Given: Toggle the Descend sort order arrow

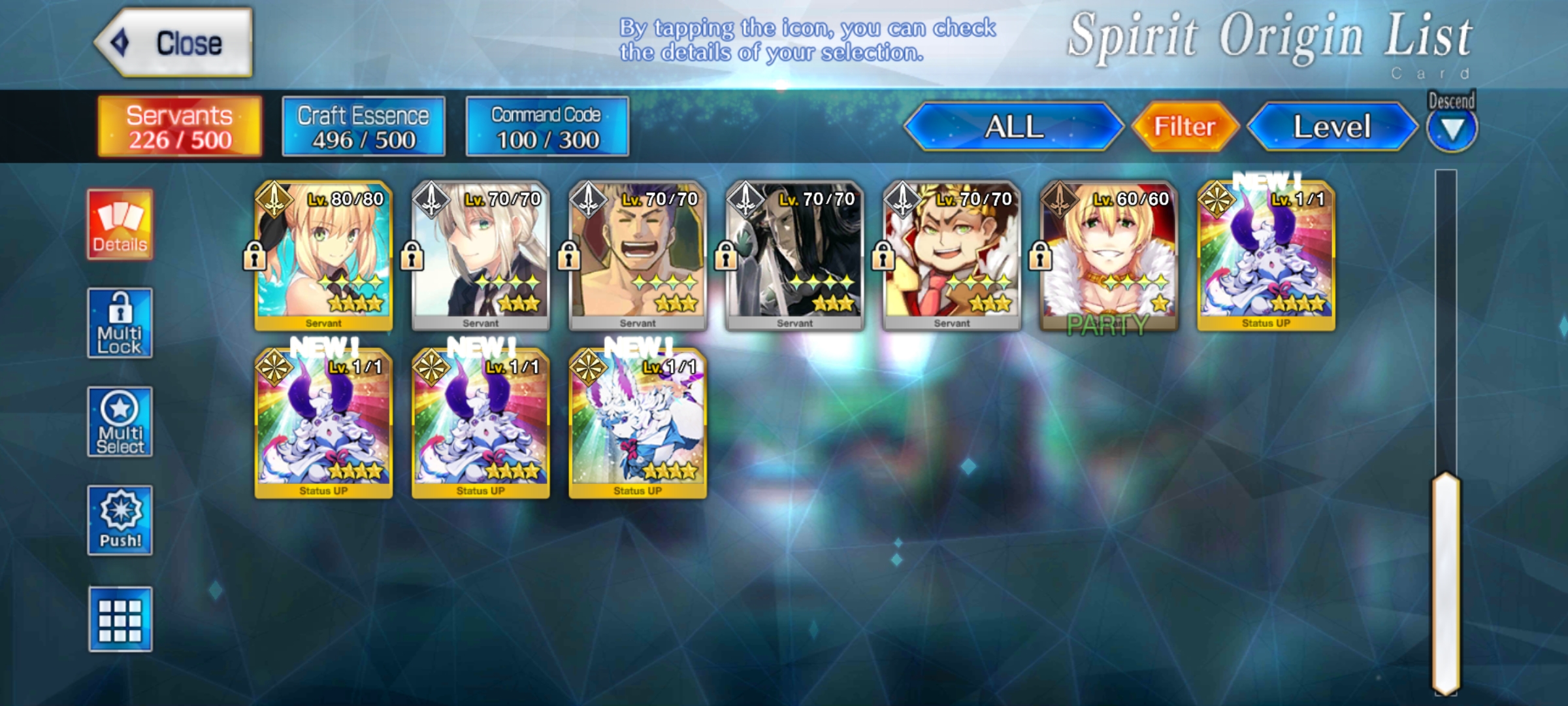Looking at the screenshot, I should [x=1451, y=129].
